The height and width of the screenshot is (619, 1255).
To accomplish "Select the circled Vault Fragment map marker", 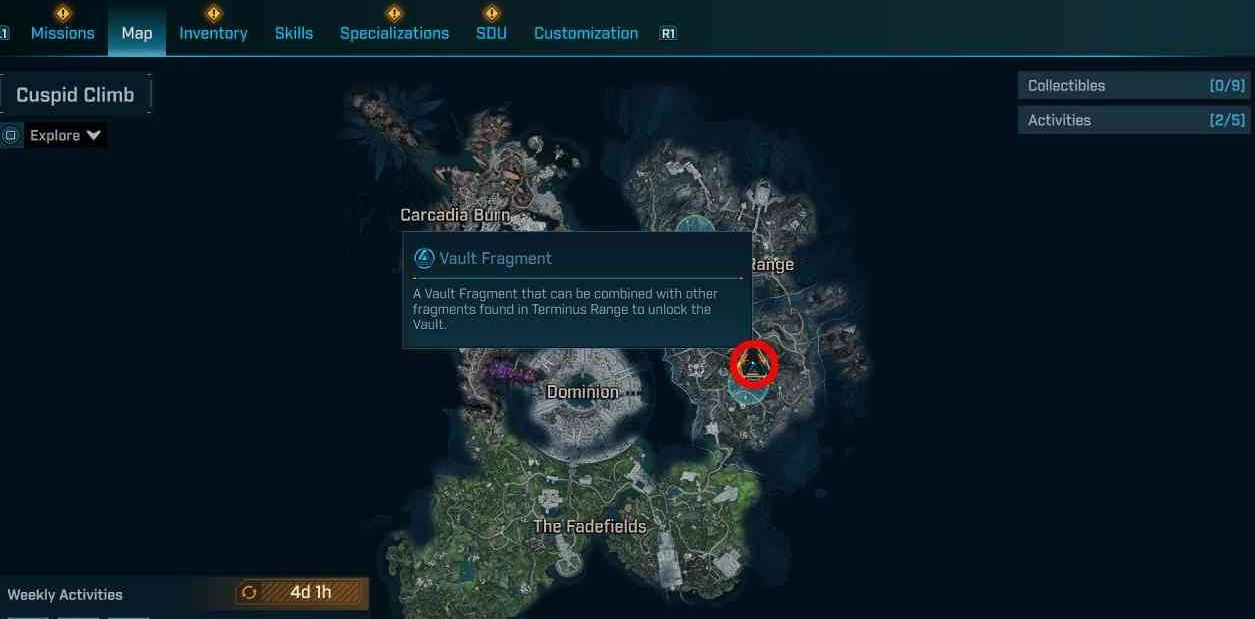I will tap(754, 364).
